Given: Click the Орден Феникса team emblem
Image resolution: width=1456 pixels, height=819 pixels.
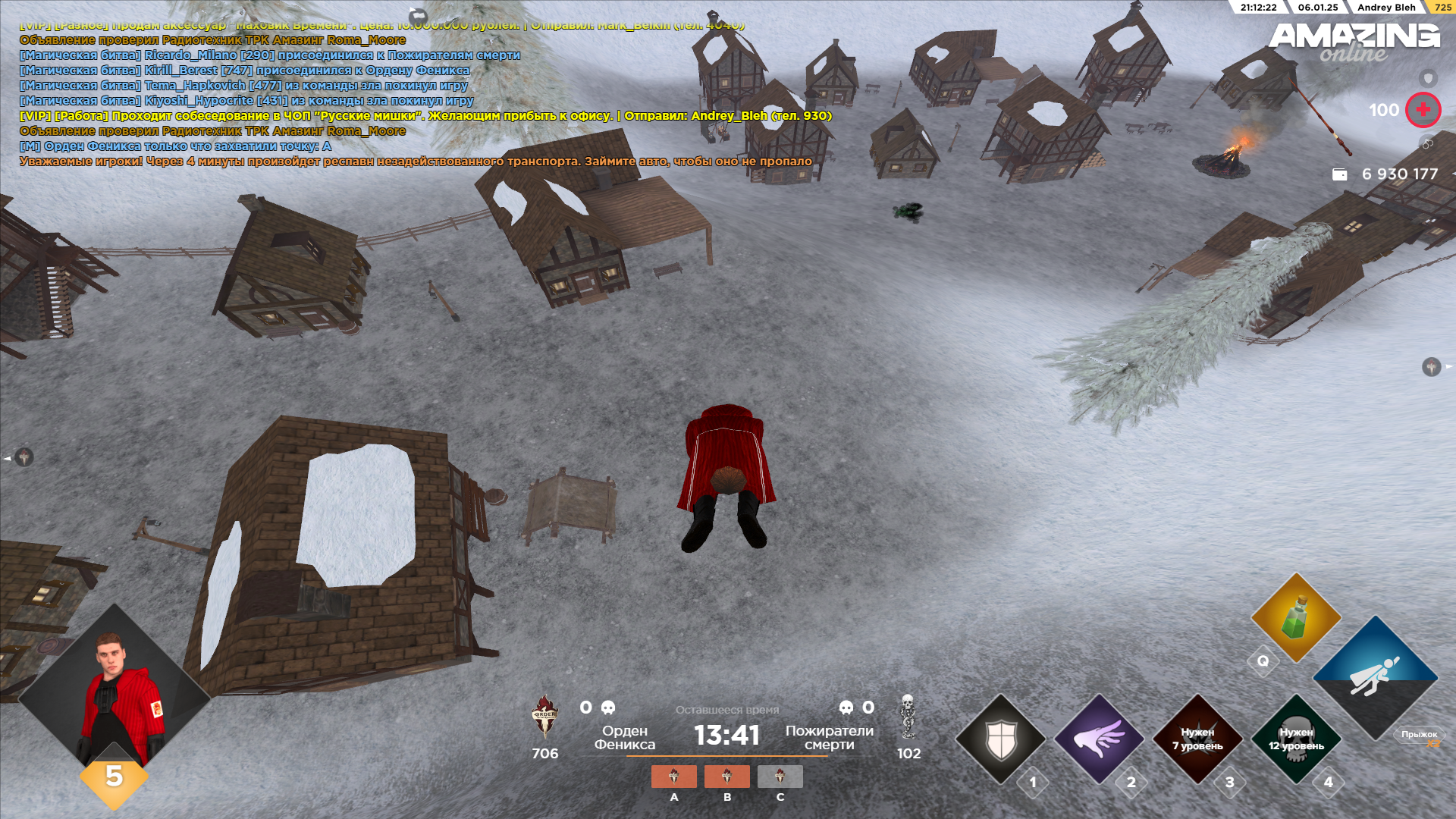Looking at the screenshot, I should [x=544, y=717].
